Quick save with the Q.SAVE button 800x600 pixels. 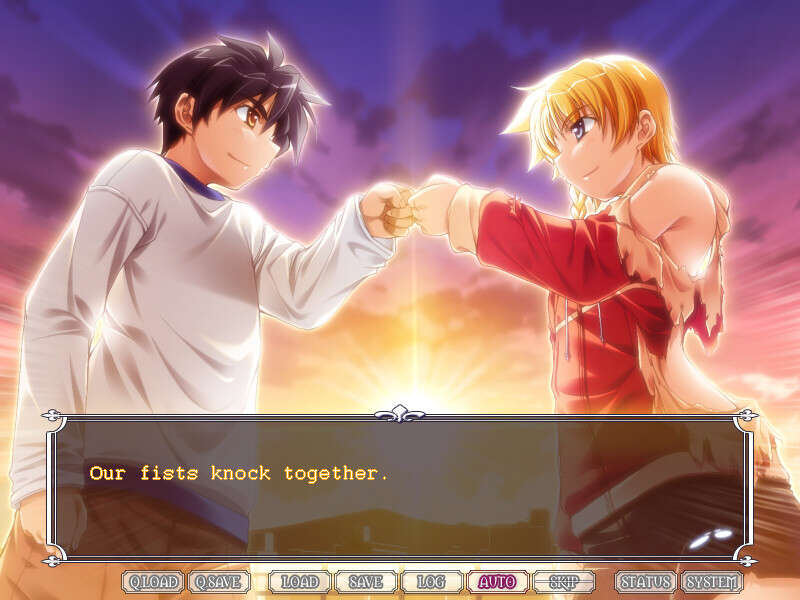tap(219, 582)
